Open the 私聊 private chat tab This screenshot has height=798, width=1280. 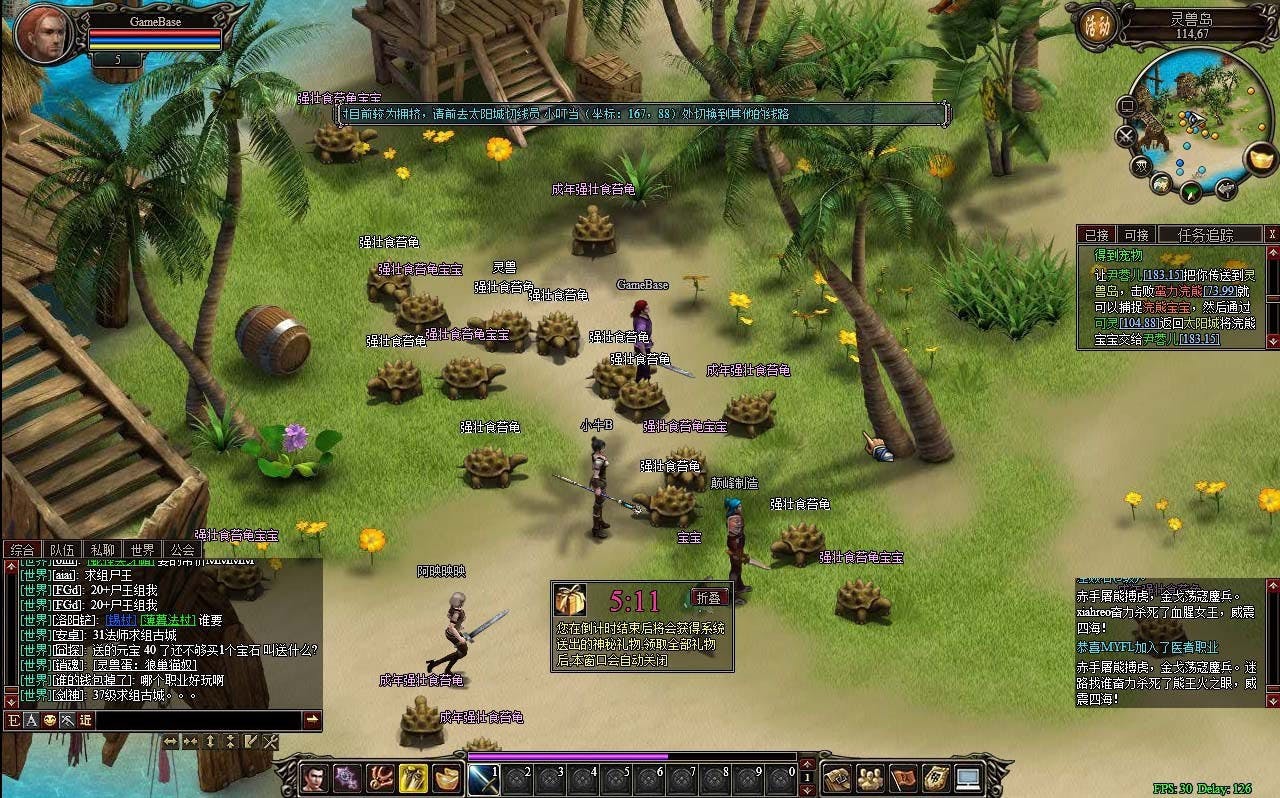(x=102, y=550)
